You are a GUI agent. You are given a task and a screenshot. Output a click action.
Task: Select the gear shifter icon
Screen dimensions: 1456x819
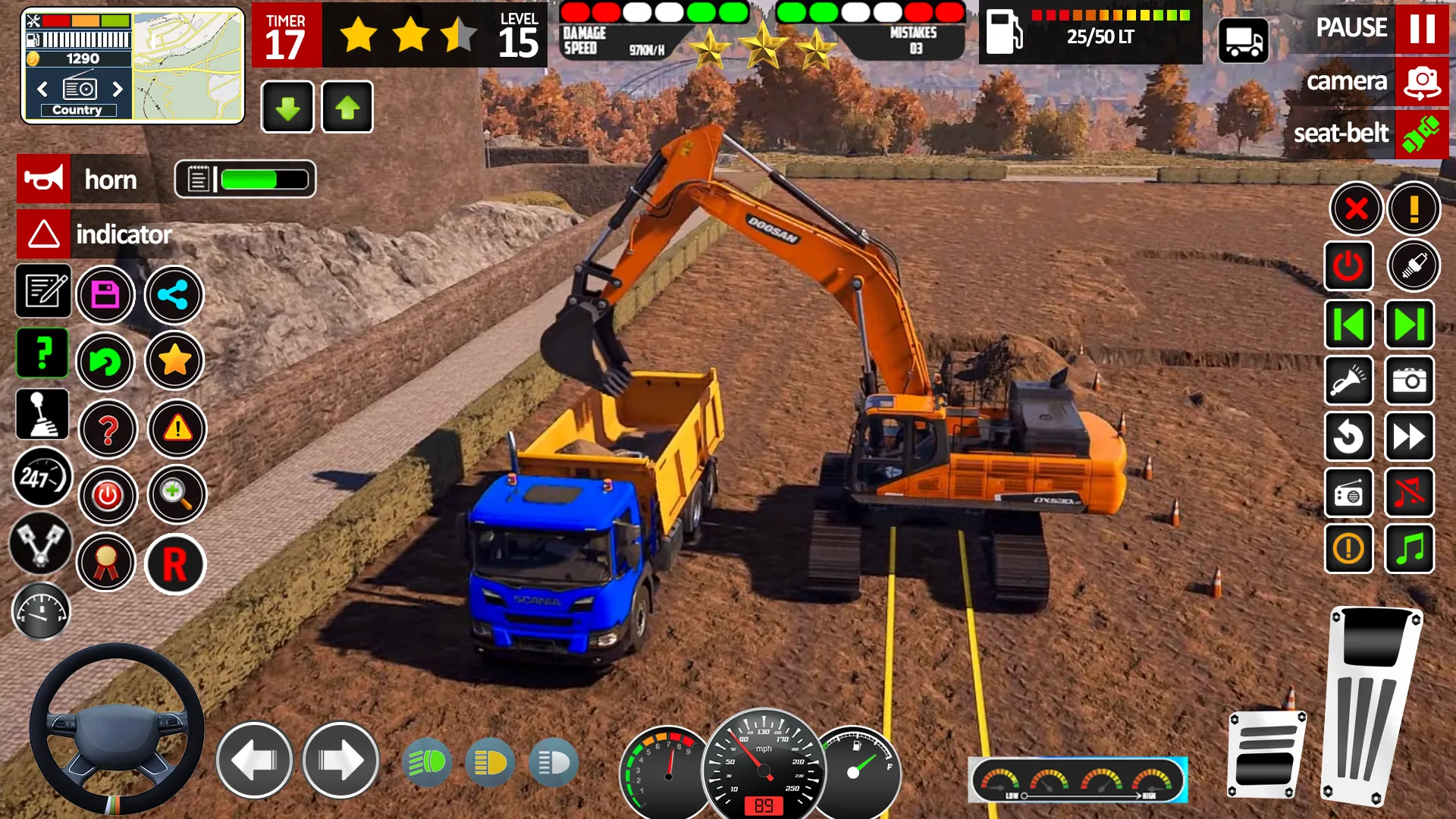pyautogui.click(x=43, y=414)
